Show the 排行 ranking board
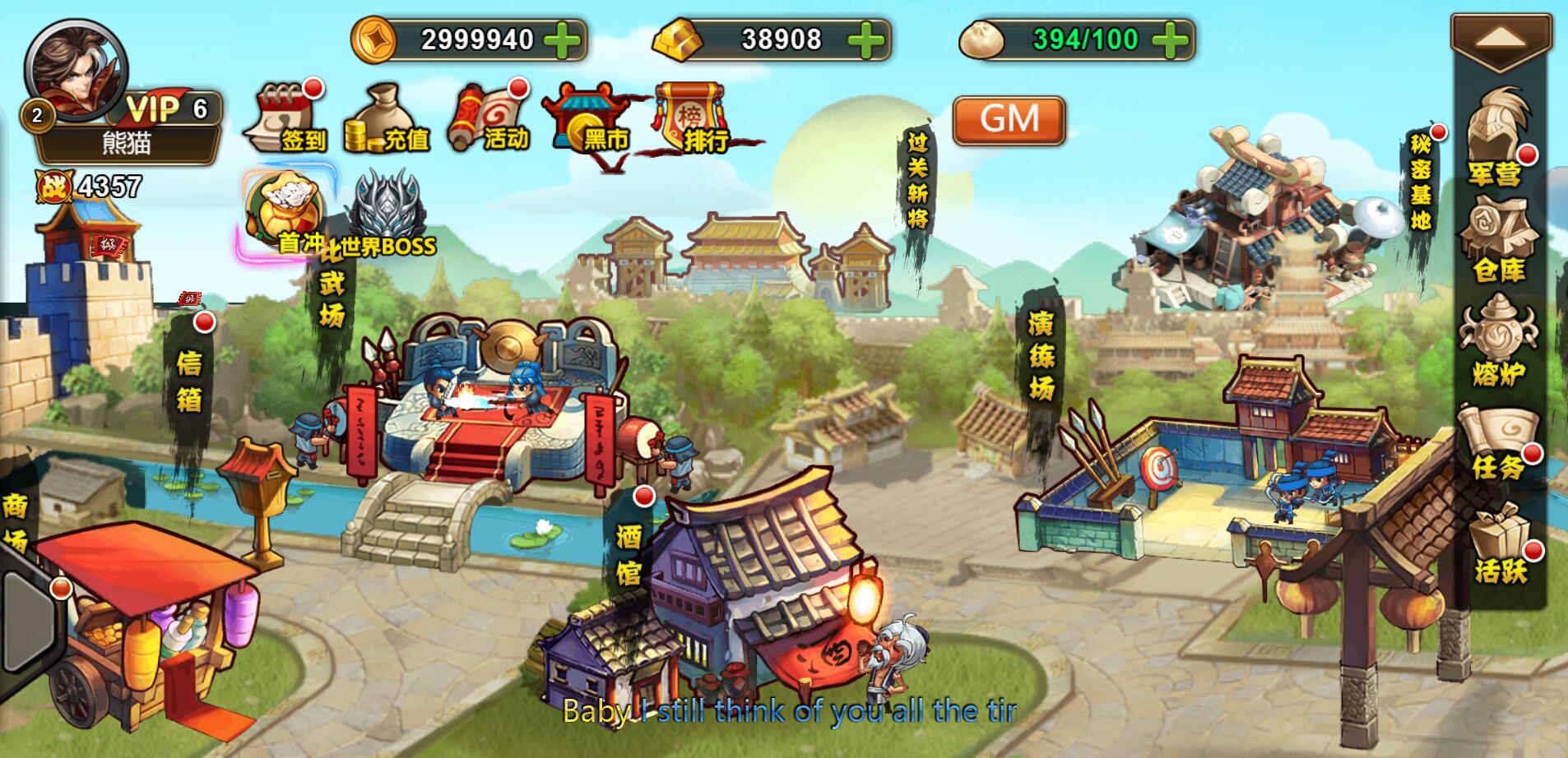Viewport: 1568px width, 758px height. click(x=694, y=120)
